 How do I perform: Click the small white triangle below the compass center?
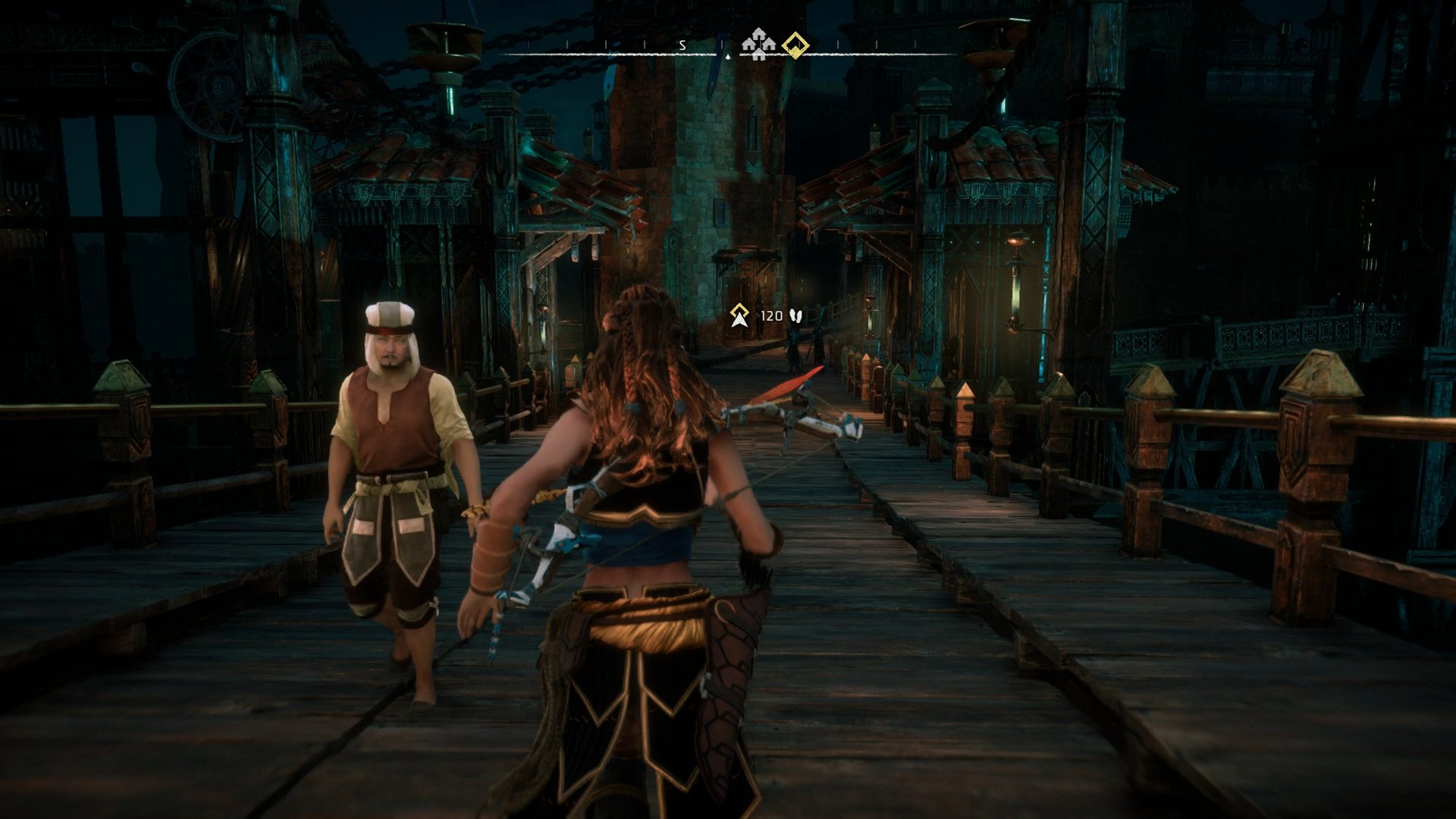click(727, 56)
